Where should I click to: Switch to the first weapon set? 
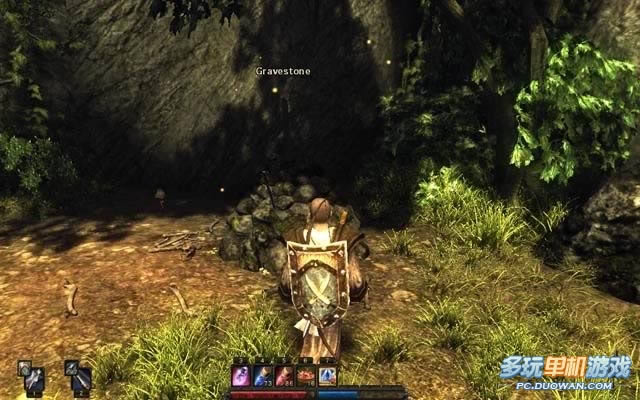31,377
